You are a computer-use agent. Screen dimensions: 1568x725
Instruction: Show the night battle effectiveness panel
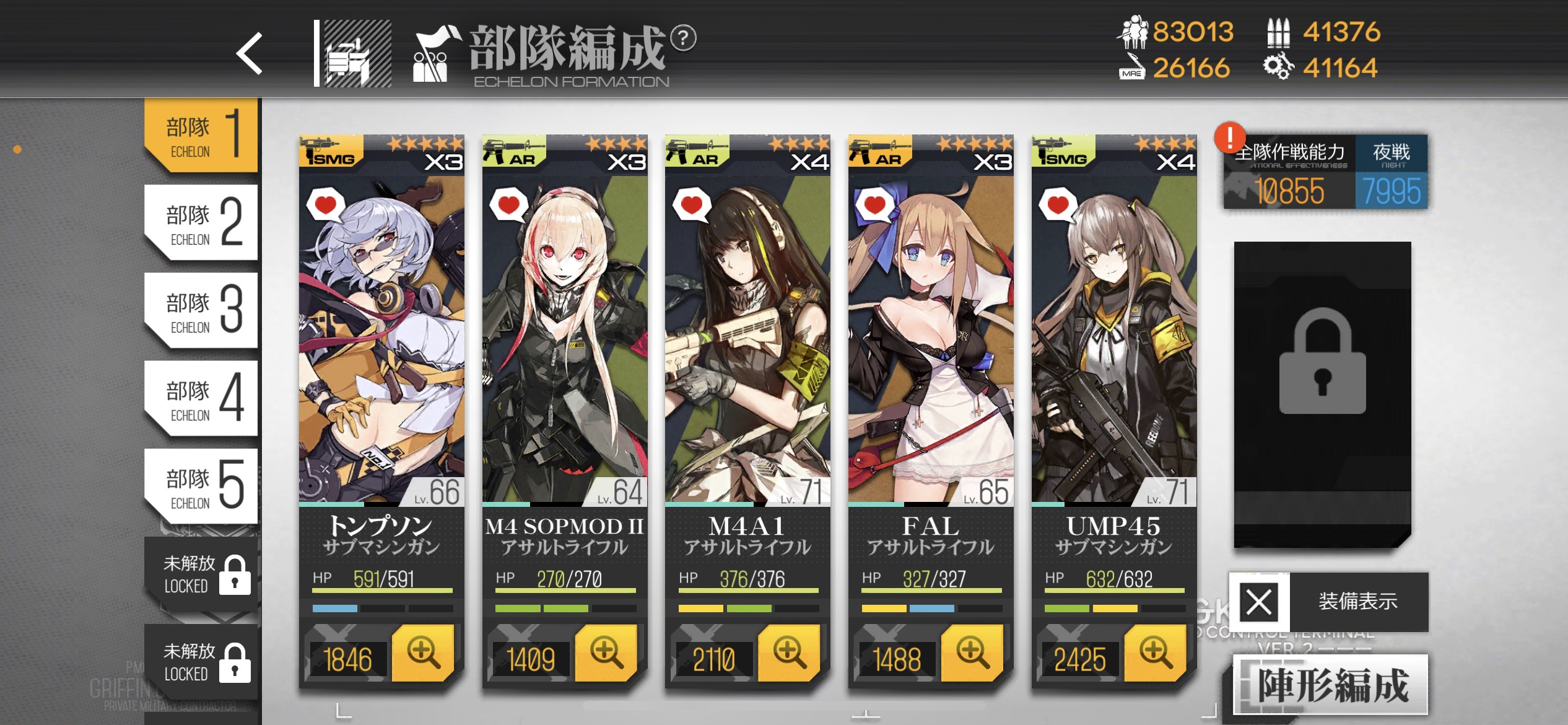(1391, 172)
